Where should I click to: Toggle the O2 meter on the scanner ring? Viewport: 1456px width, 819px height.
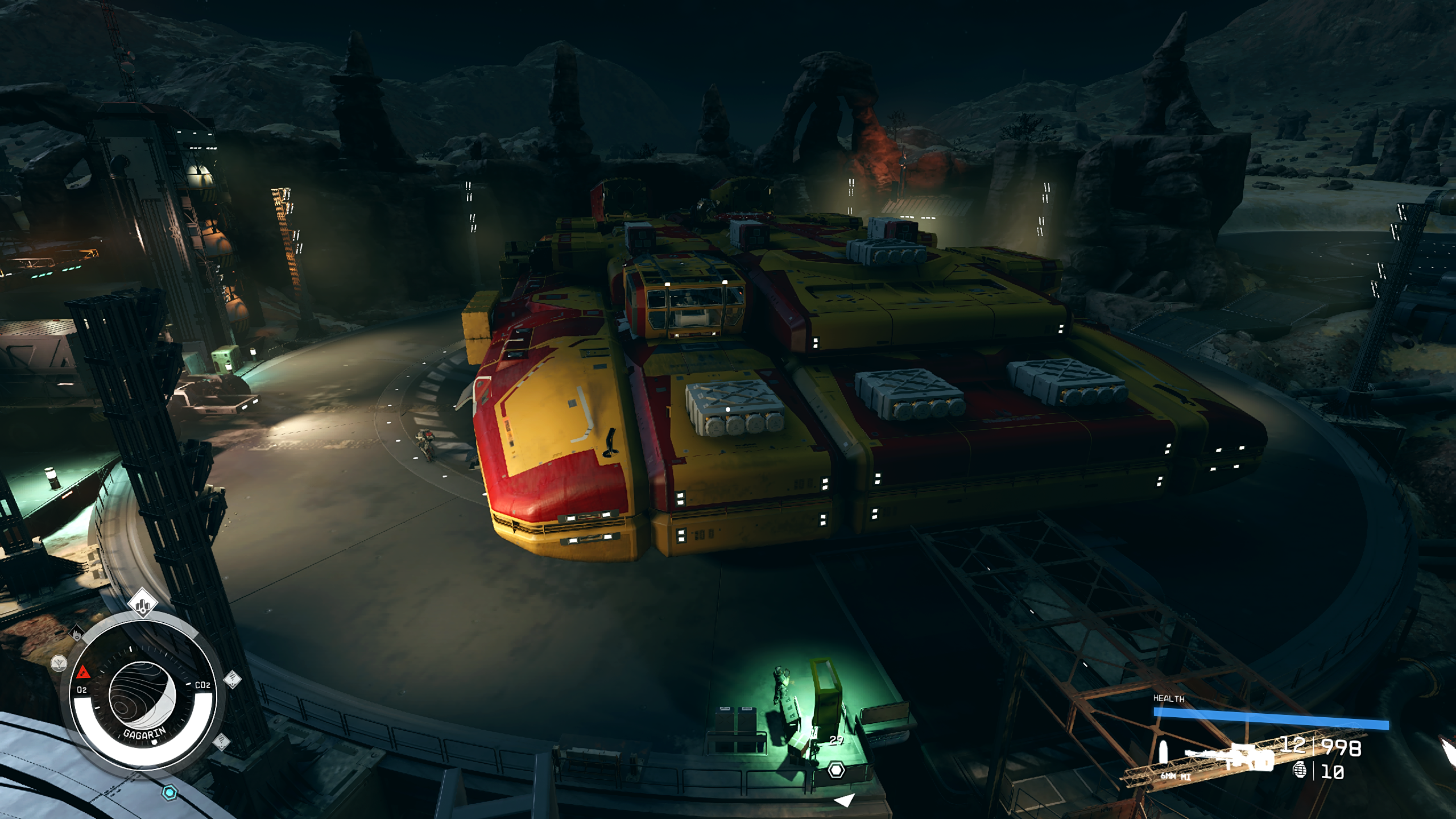coord(82,689)
